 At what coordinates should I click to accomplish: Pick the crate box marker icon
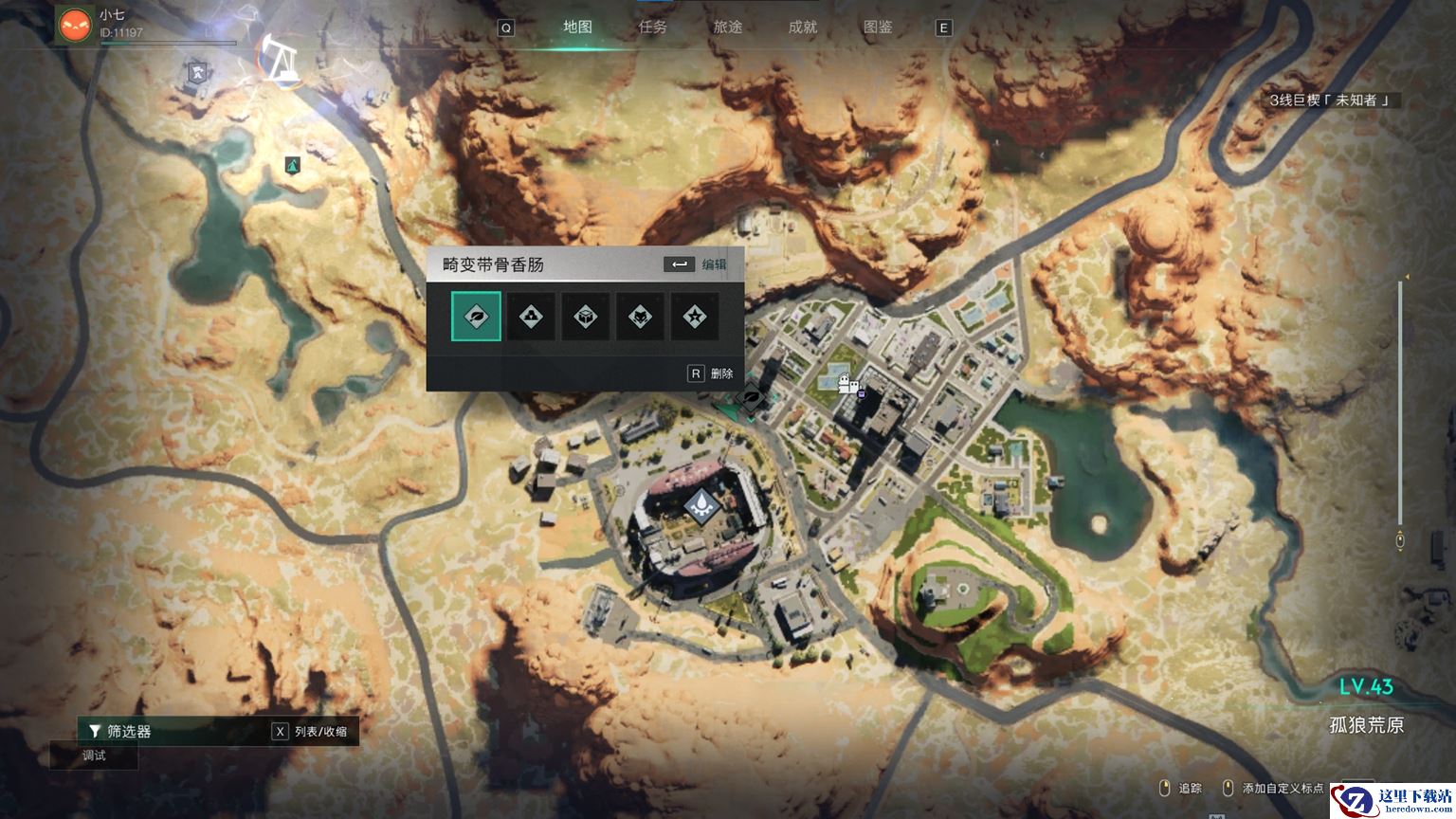point(586,317)
